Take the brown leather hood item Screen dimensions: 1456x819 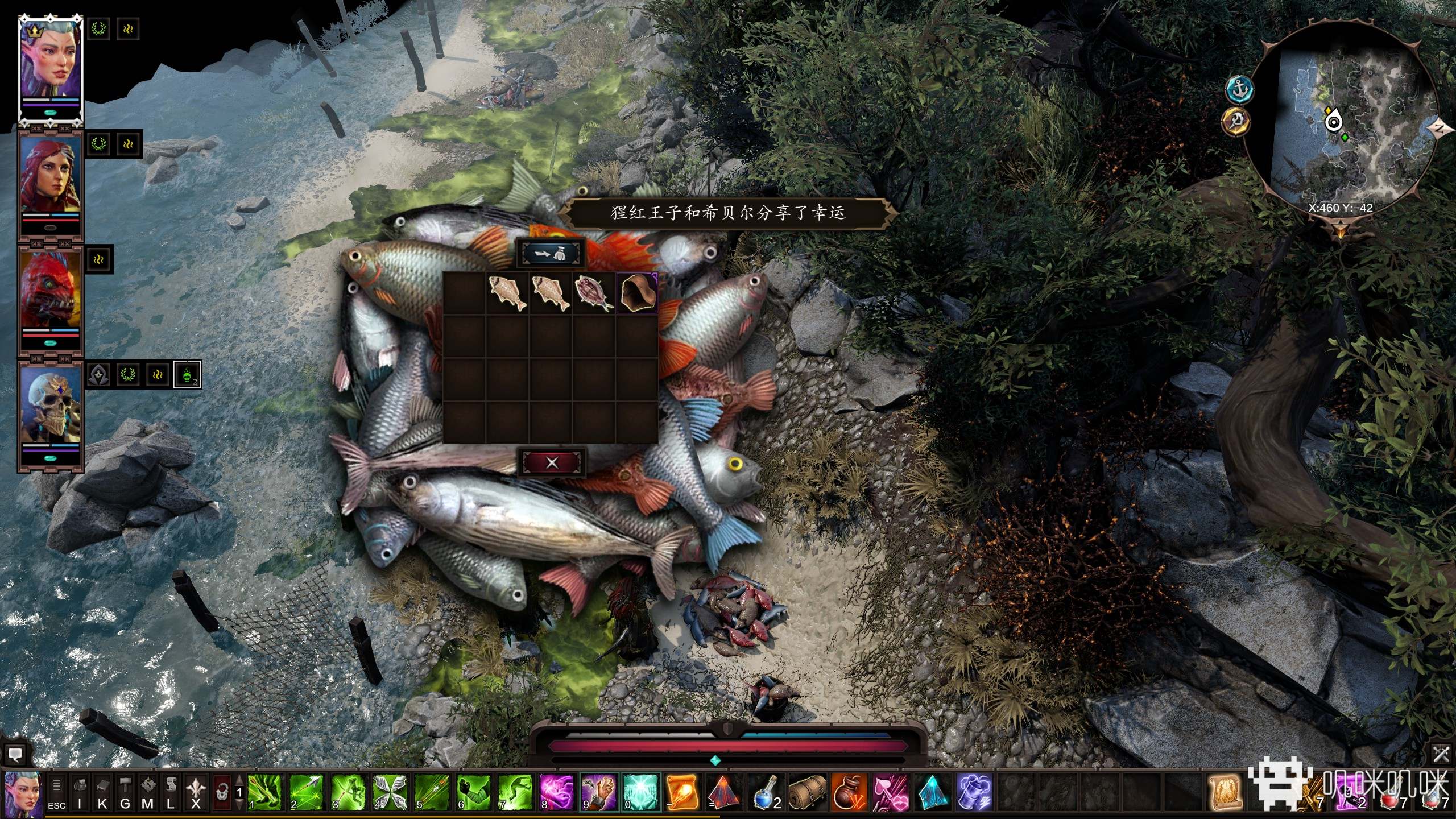click(637, 293)
